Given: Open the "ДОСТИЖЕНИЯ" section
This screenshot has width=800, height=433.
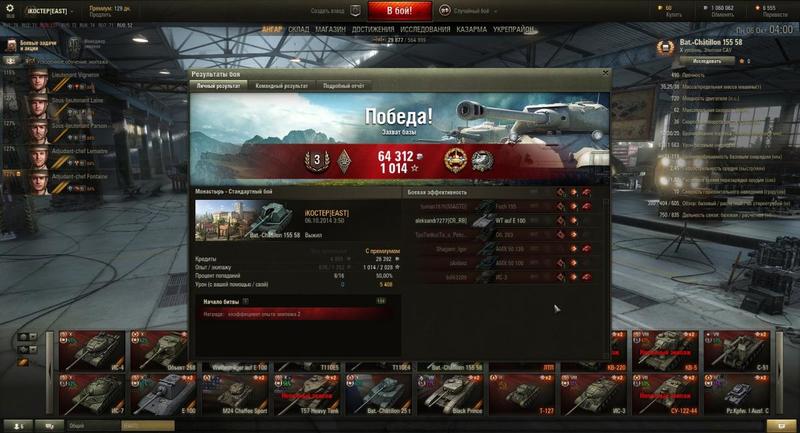Looking at the screenshot, I should 372,30.
